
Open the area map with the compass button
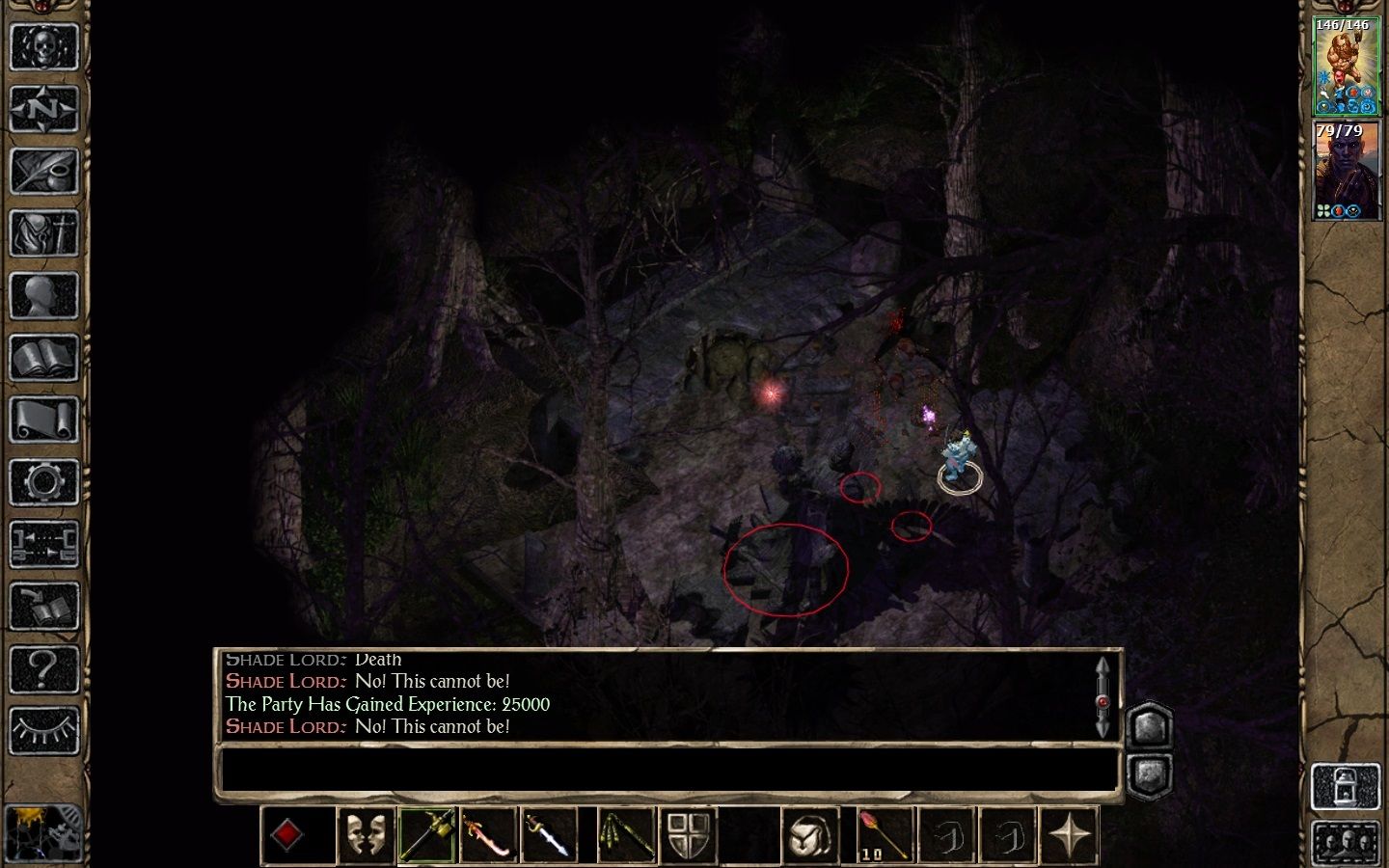(43, 109)
